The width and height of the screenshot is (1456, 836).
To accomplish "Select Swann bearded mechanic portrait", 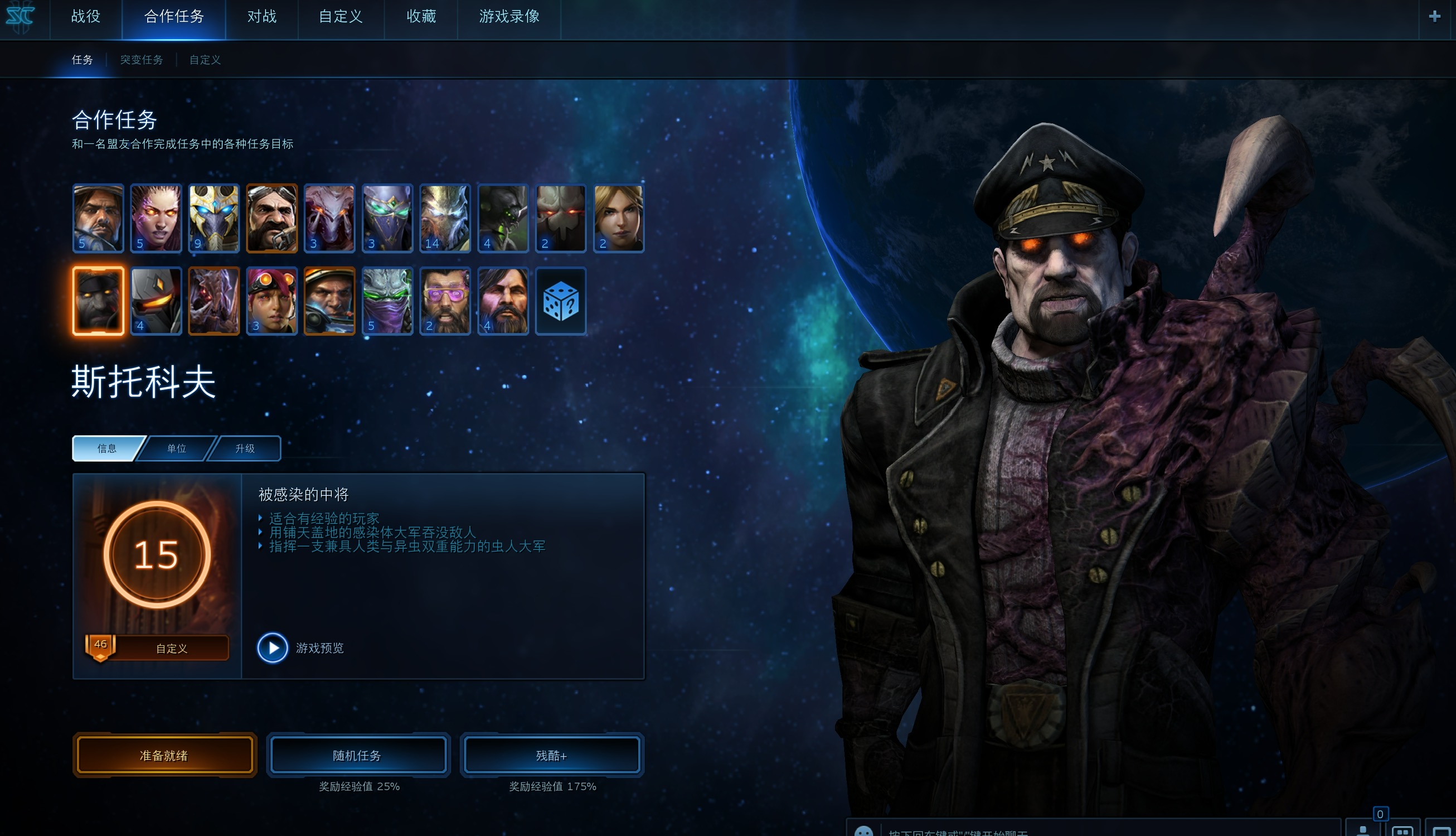I will [x=271, y=218].
